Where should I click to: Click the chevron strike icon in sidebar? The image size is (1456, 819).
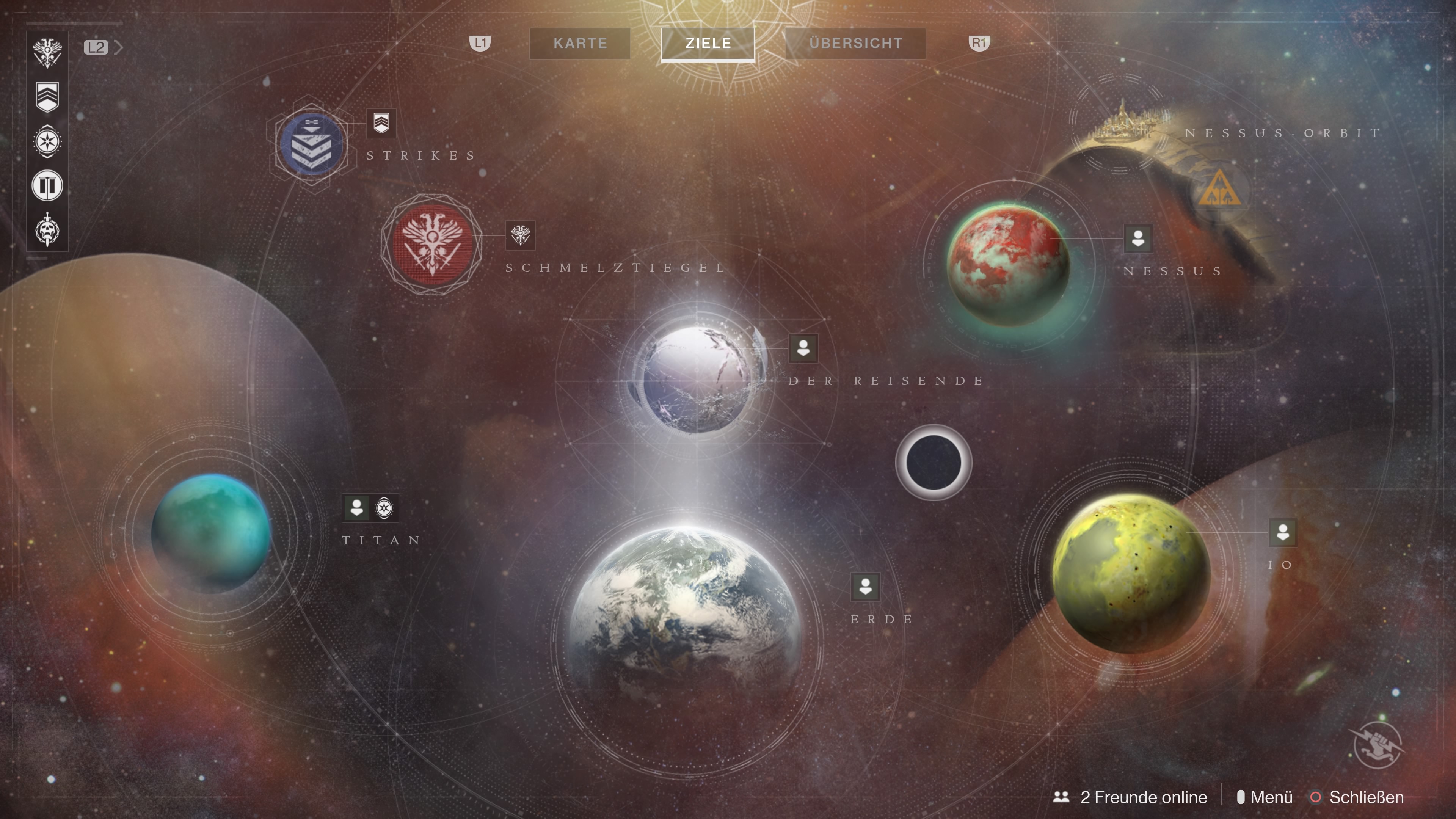[x=47, y=97]
